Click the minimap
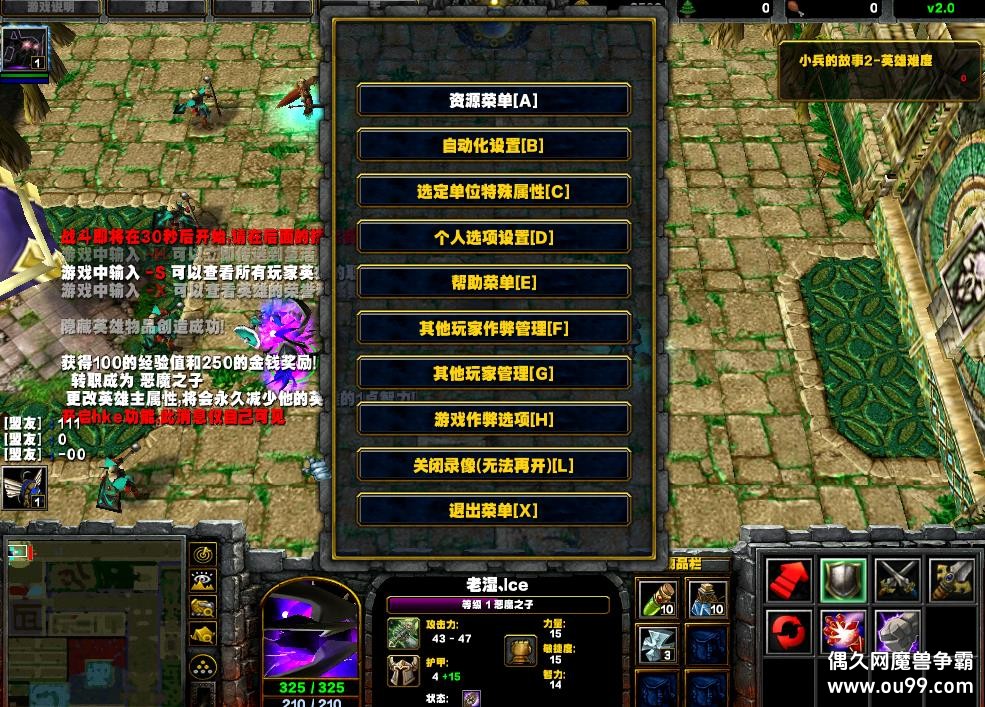 click(x=95, y=620)
